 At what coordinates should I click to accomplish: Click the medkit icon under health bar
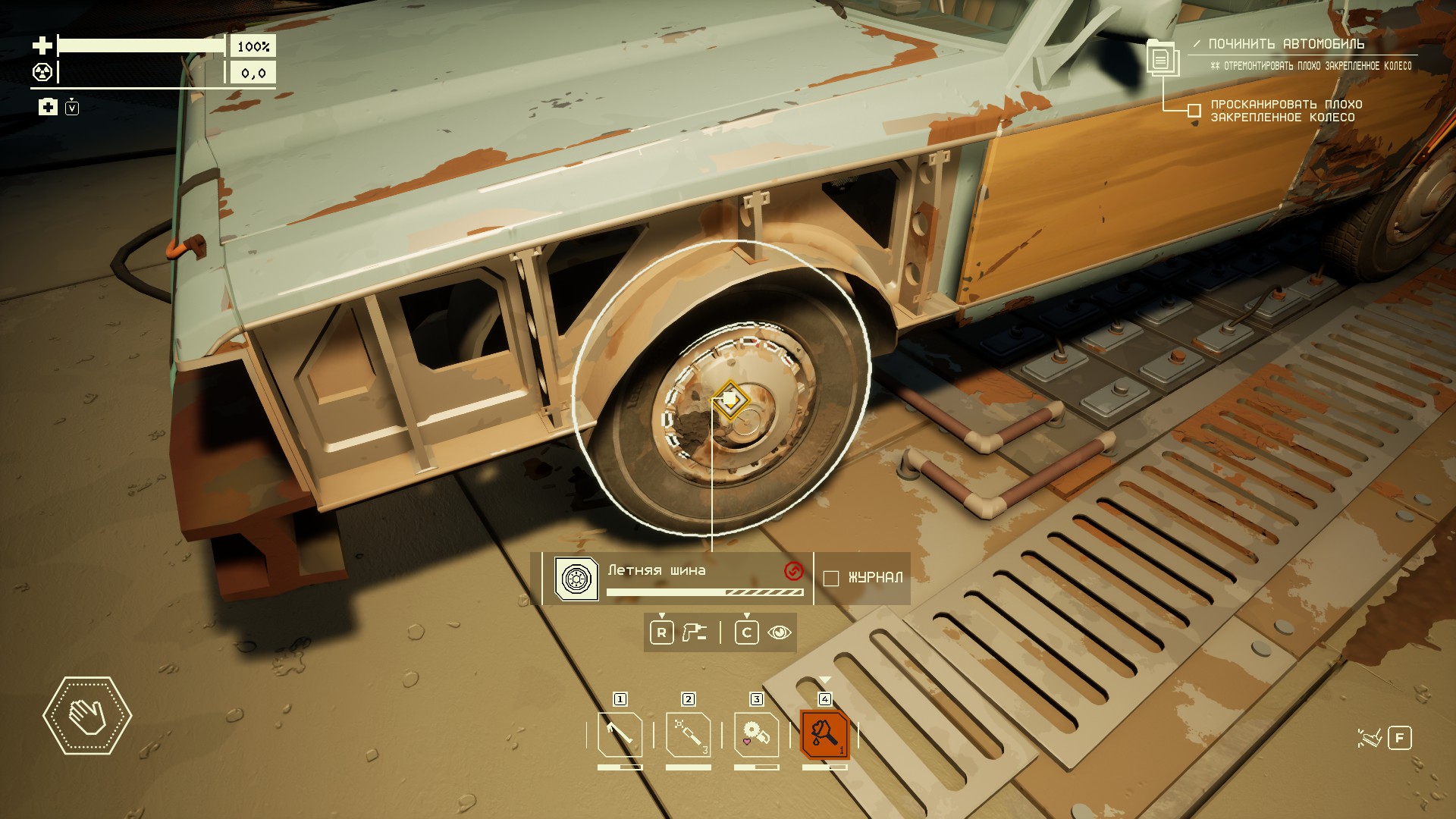(48, 107)
